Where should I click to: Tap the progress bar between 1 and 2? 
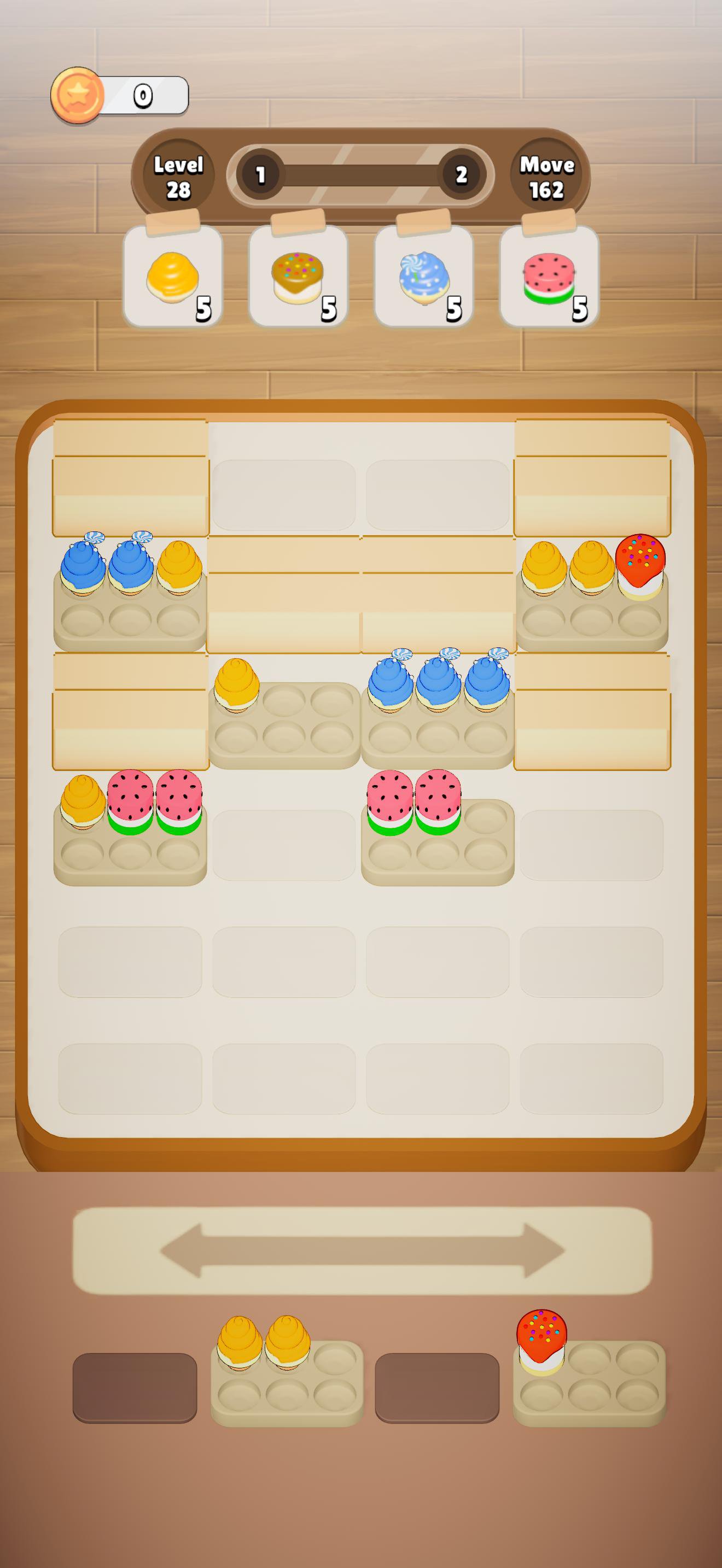(361, 173)
